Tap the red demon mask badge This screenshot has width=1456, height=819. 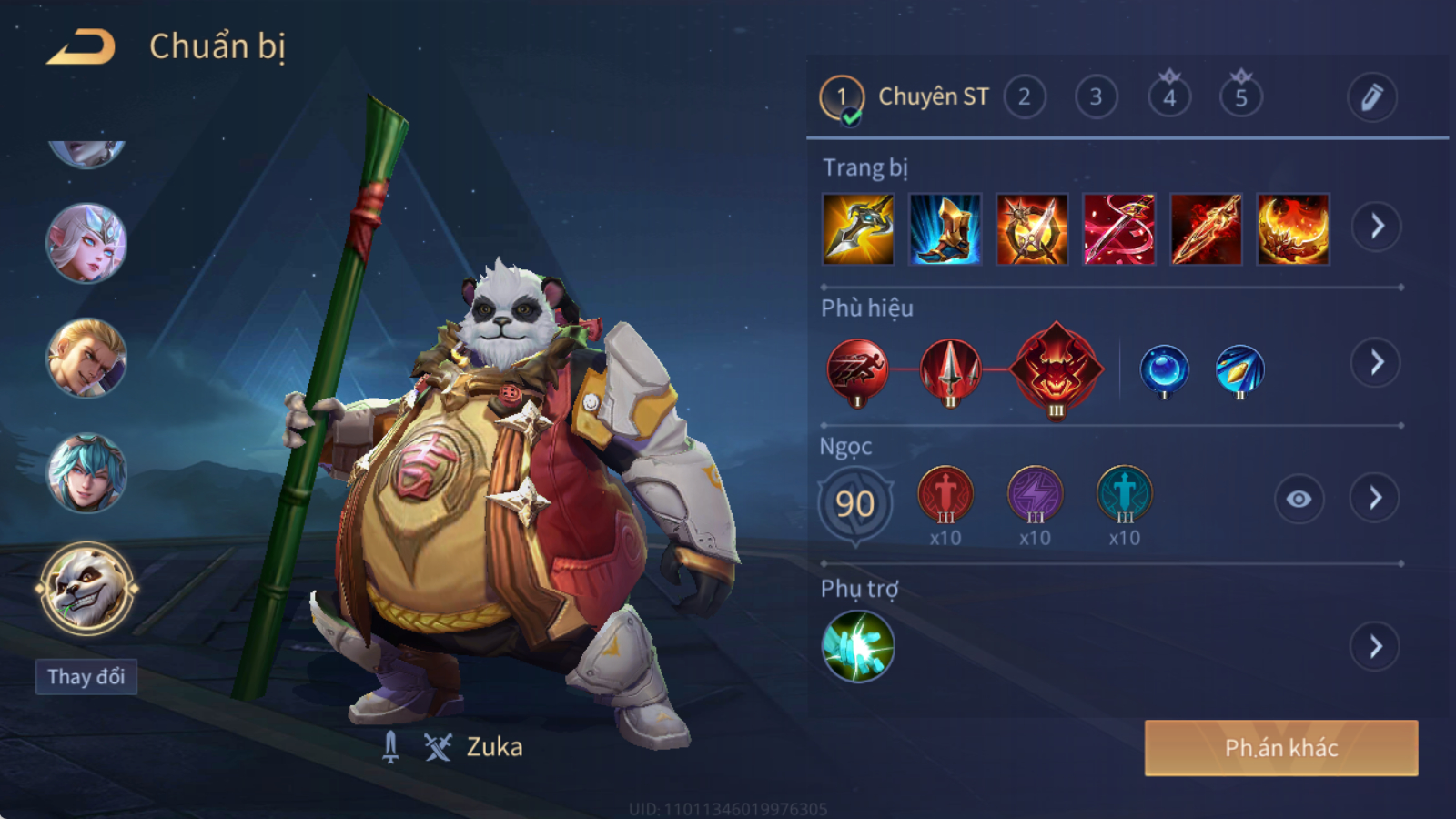[1056, 369]
